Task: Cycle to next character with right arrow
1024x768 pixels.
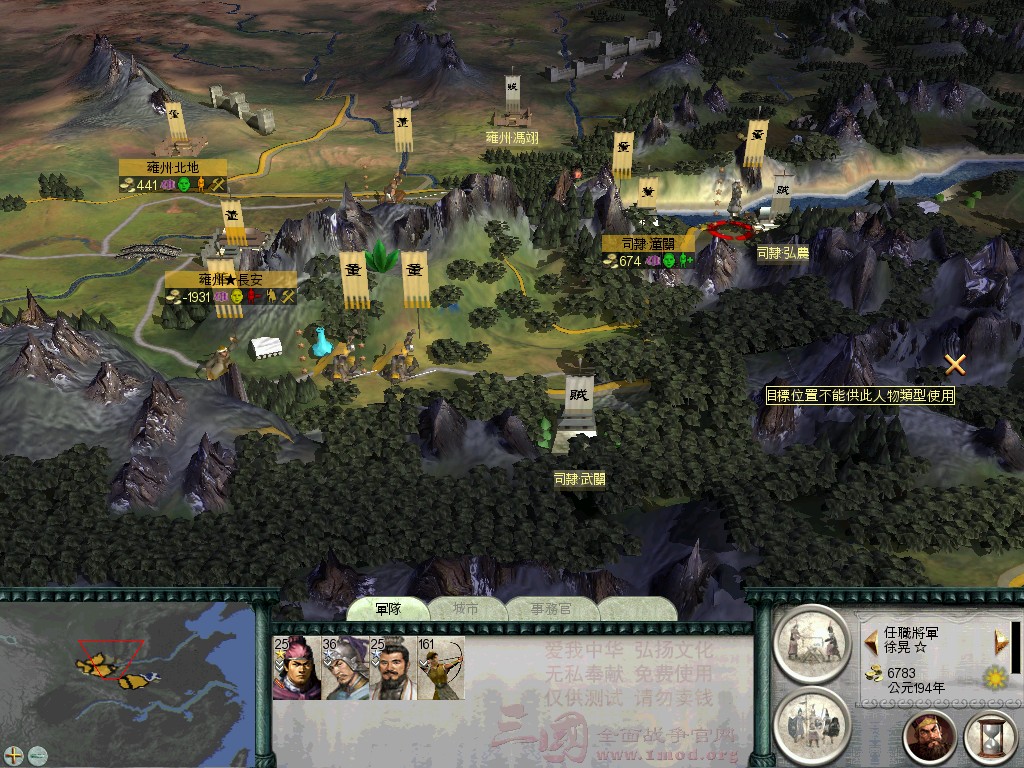Action: [x=997, y=638]
